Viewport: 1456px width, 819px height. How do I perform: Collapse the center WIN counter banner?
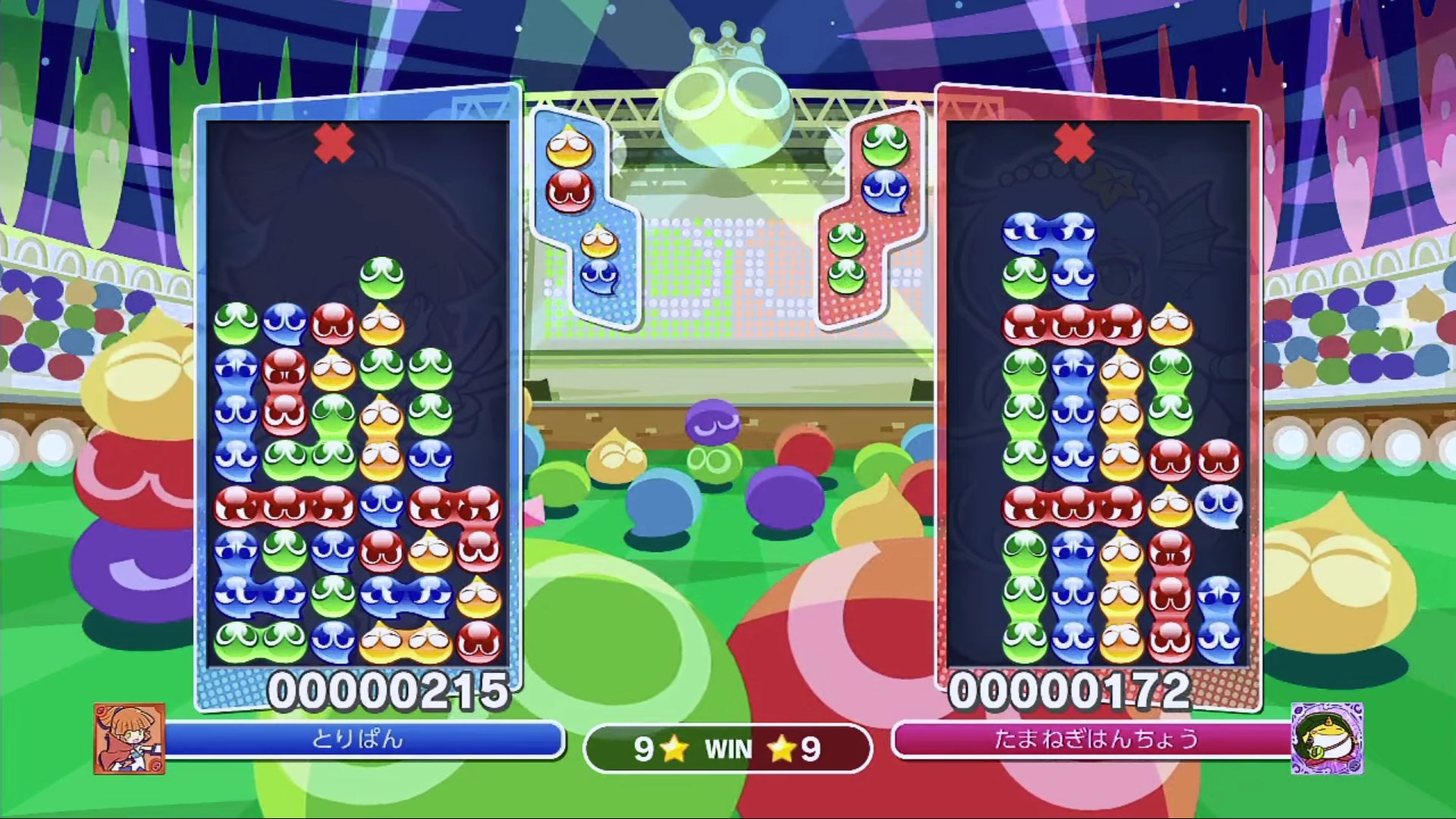tap(726, 750)
